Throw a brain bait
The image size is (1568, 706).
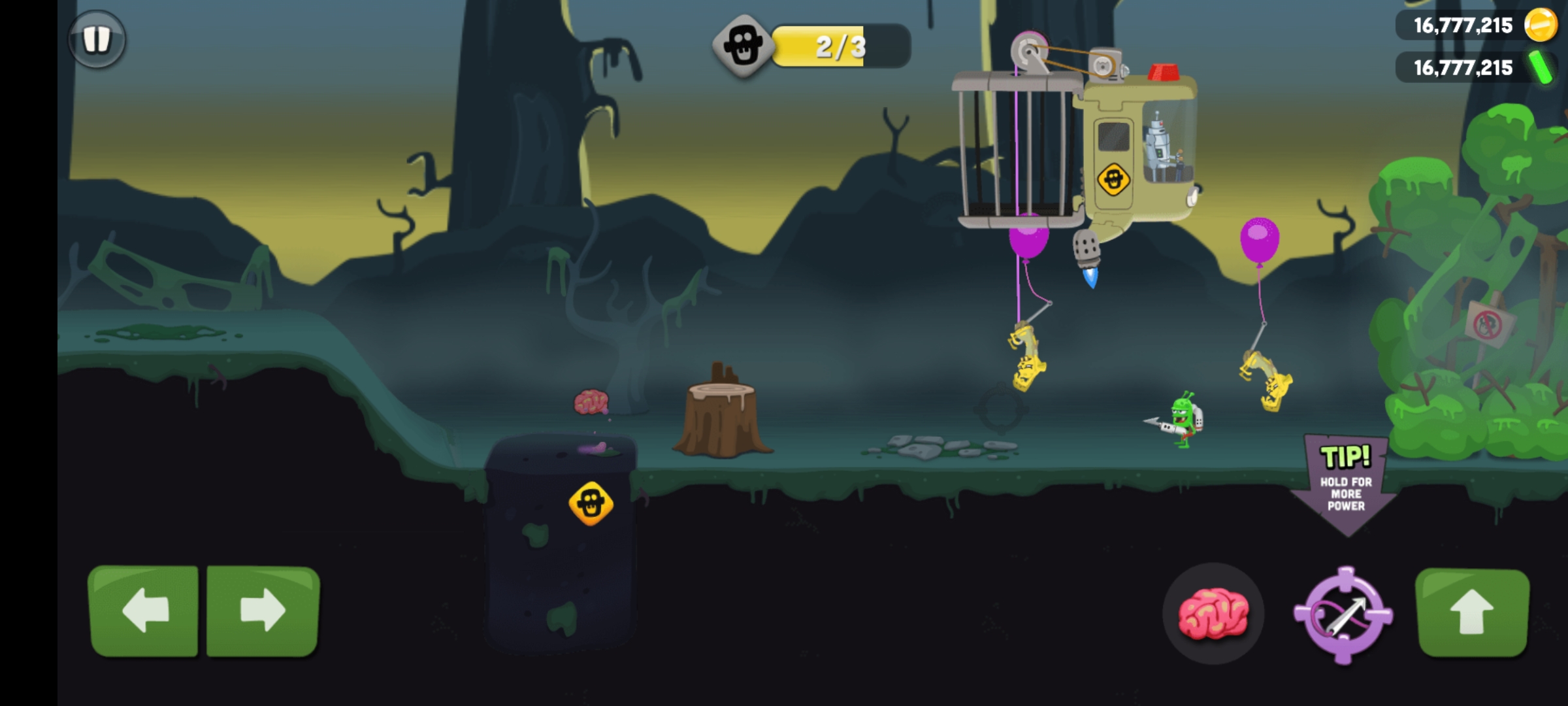[x=1213, y=613]
